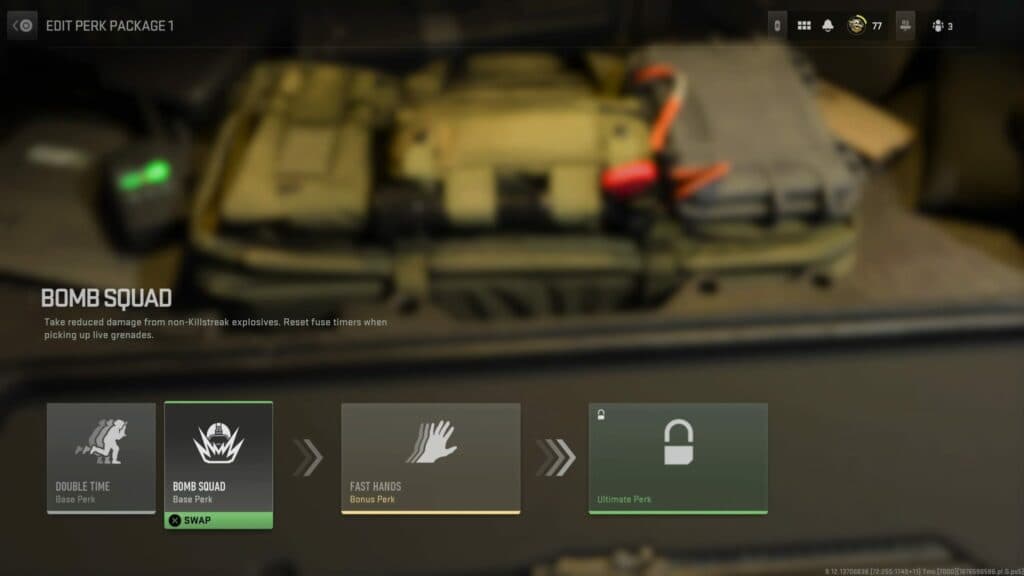Open the locked Ultimate Perk slot

[678, 457]
